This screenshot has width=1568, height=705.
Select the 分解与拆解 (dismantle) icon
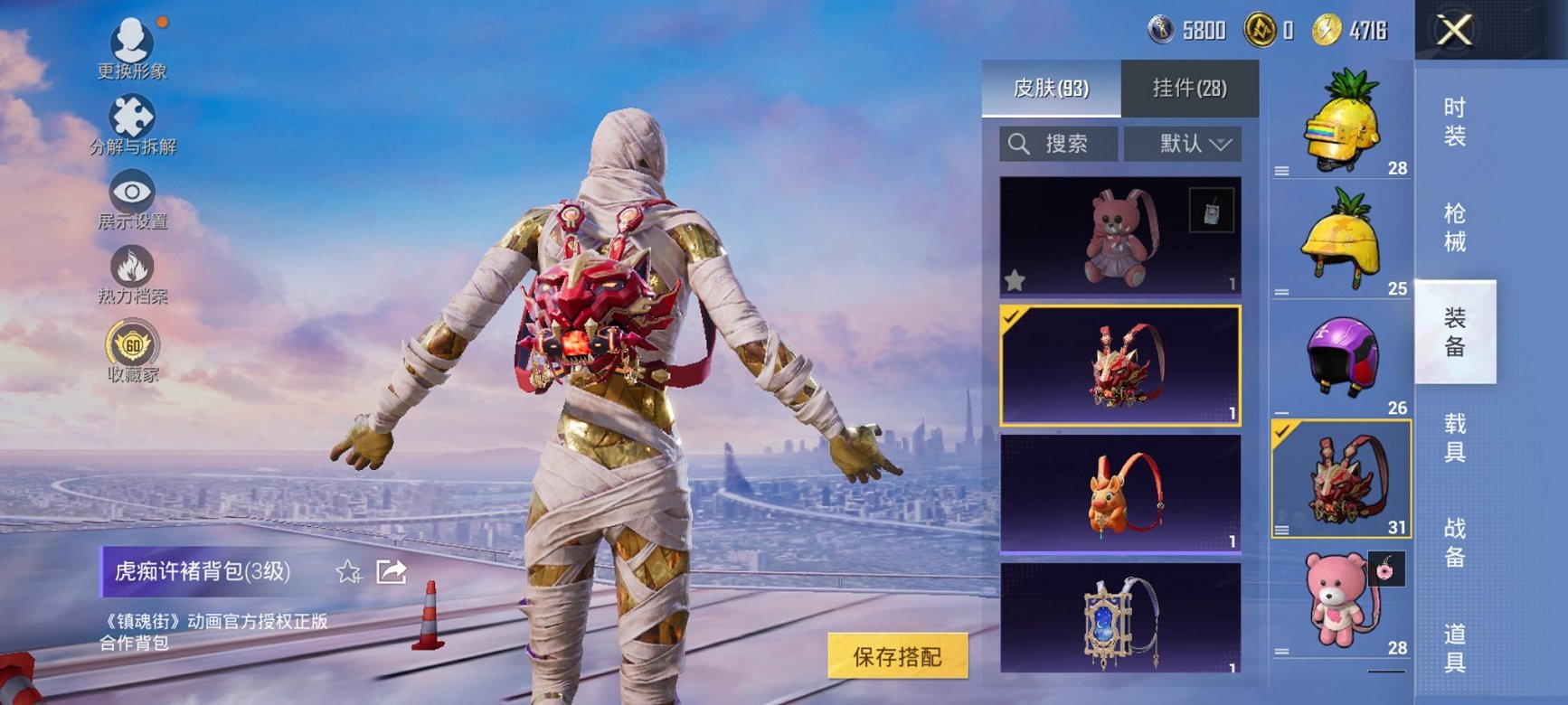[134, 117]
